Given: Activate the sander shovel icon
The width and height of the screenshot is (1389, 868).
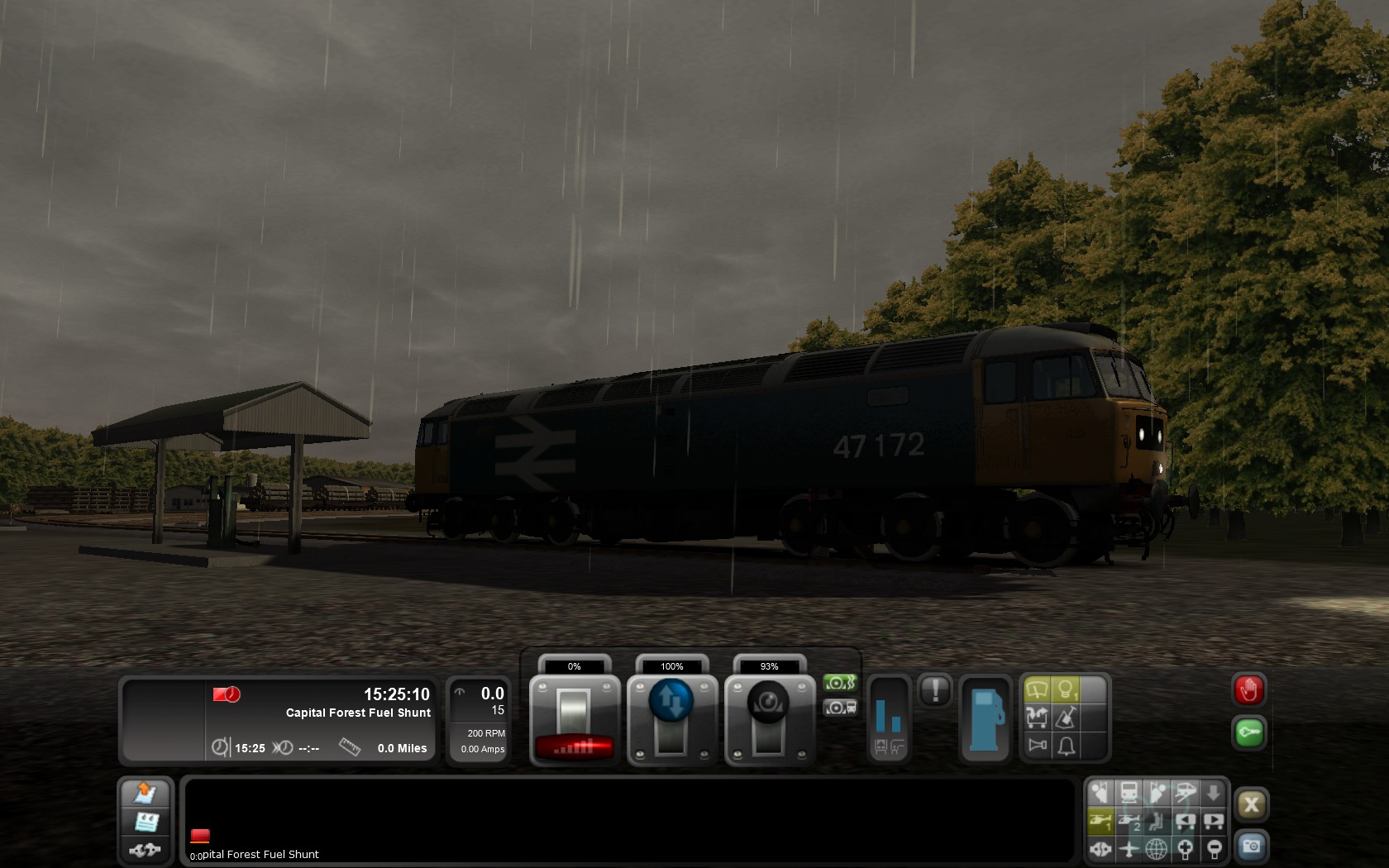Looking at the screenshot, I should point(1067,717).
